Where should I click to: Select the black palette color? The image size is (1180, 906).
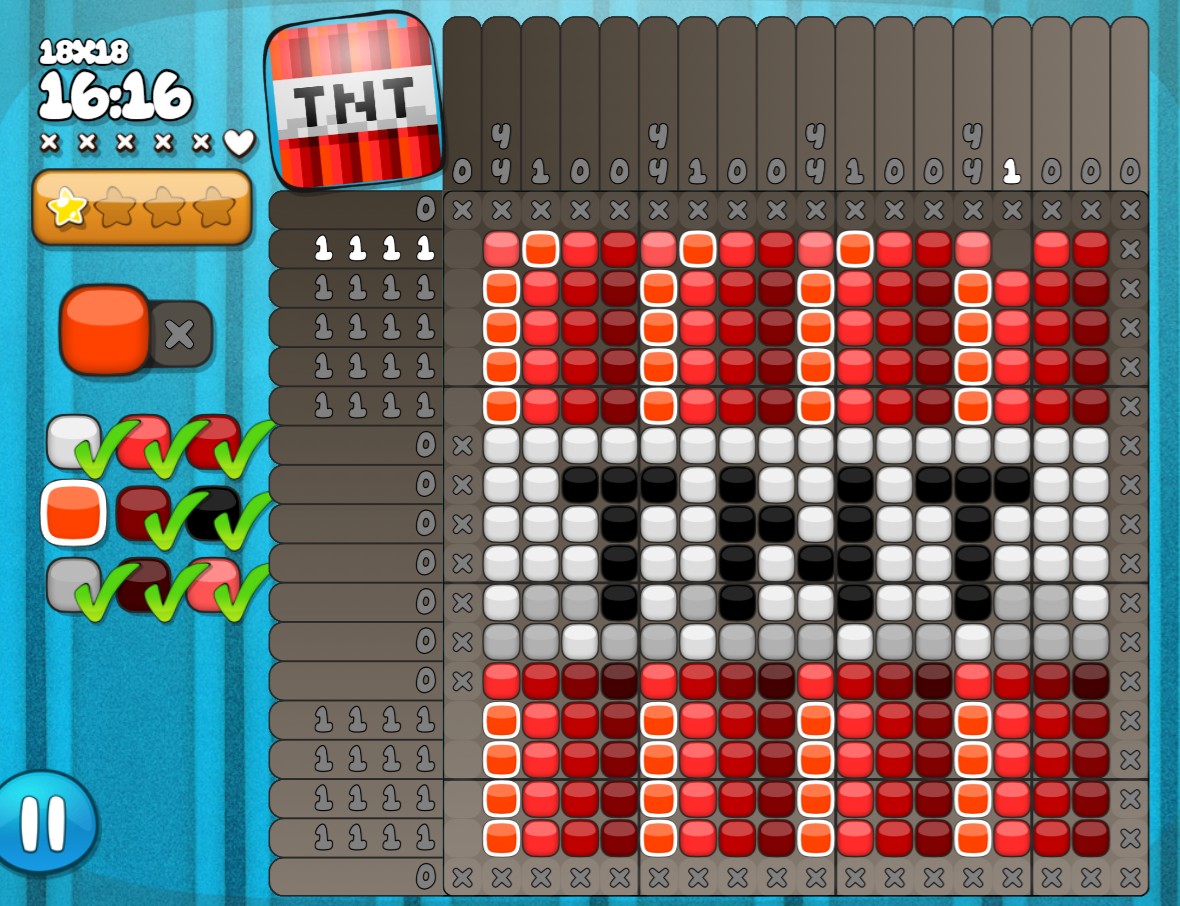pos(212,512)
